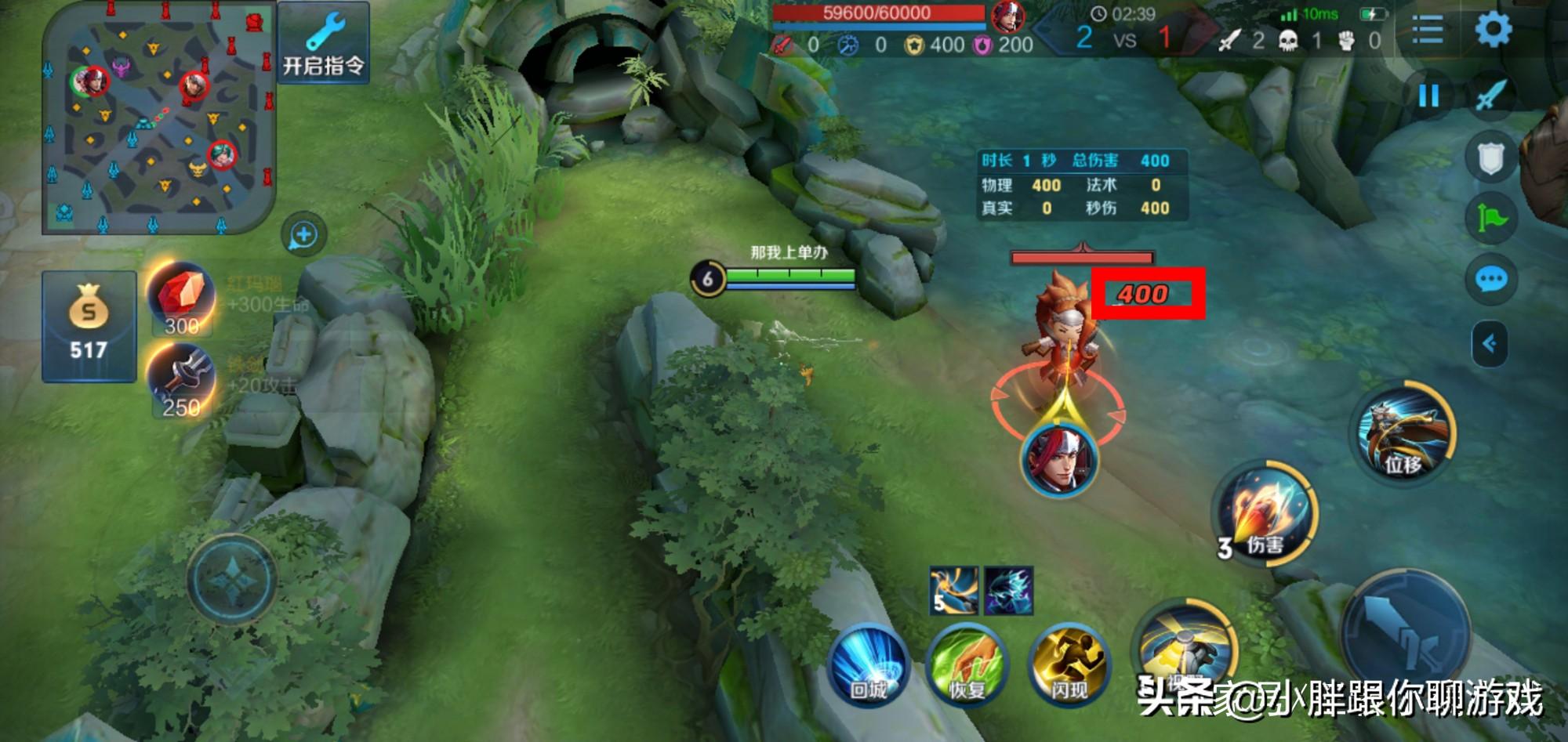This screenshot has width=1568, height=742.
Task: Open the minimap
Action: (158, 118)
